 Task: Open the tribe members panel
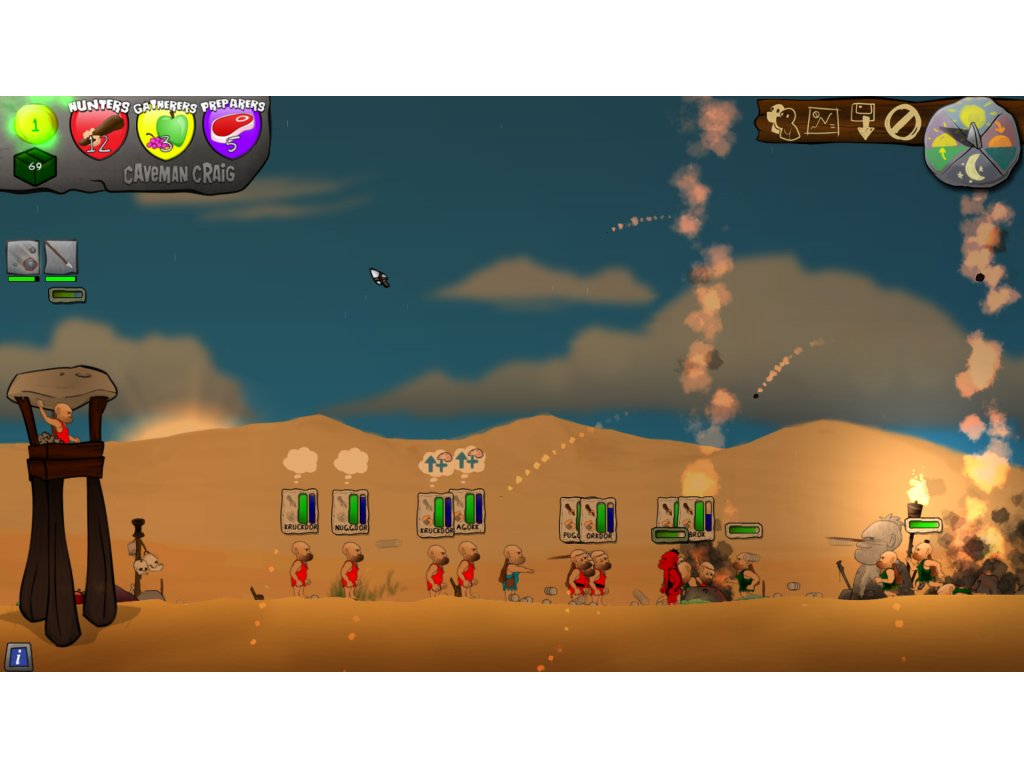point(783,122)
